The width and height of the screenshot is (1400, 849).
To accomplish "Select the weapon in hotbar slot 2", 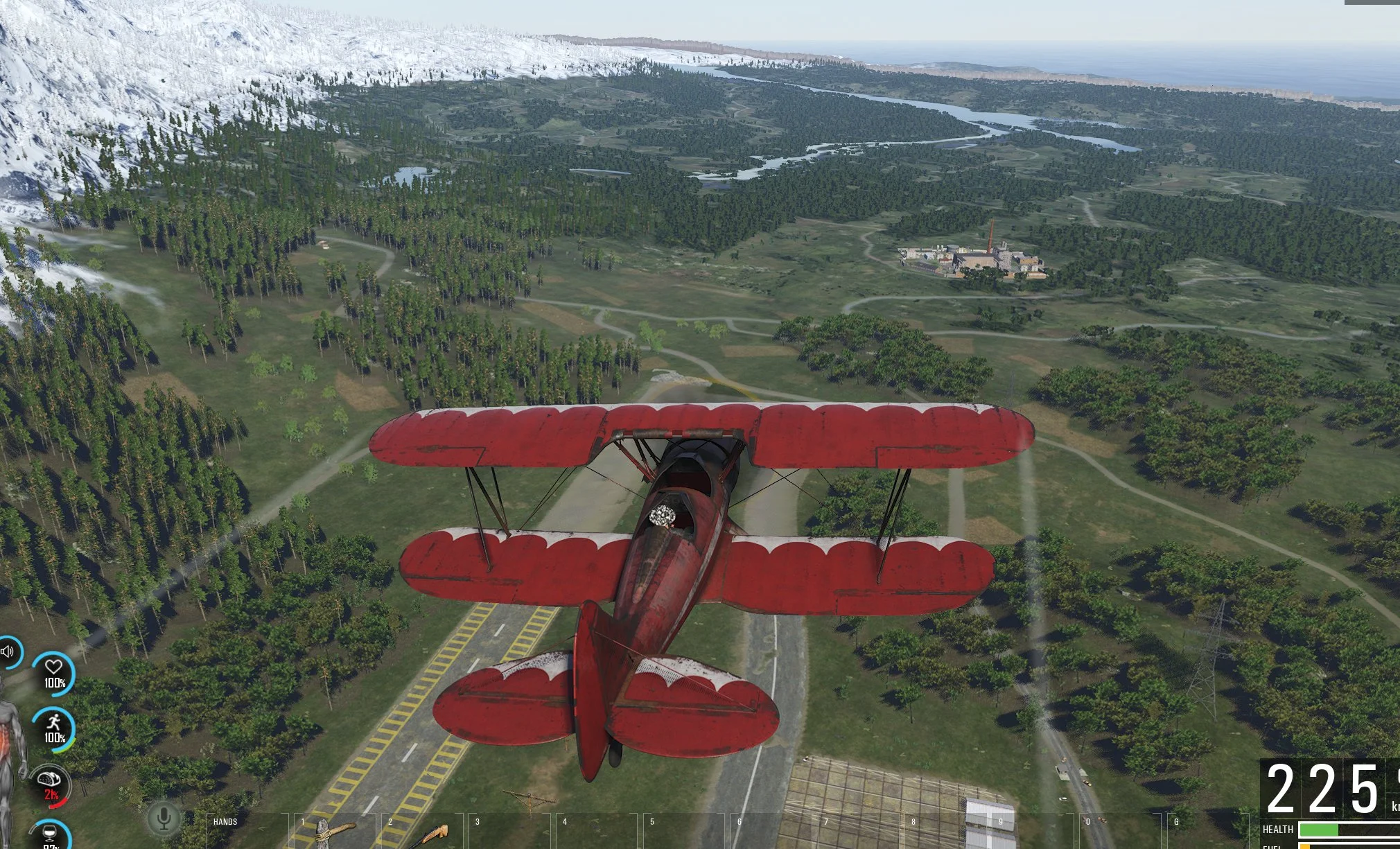I will [422, 832].
